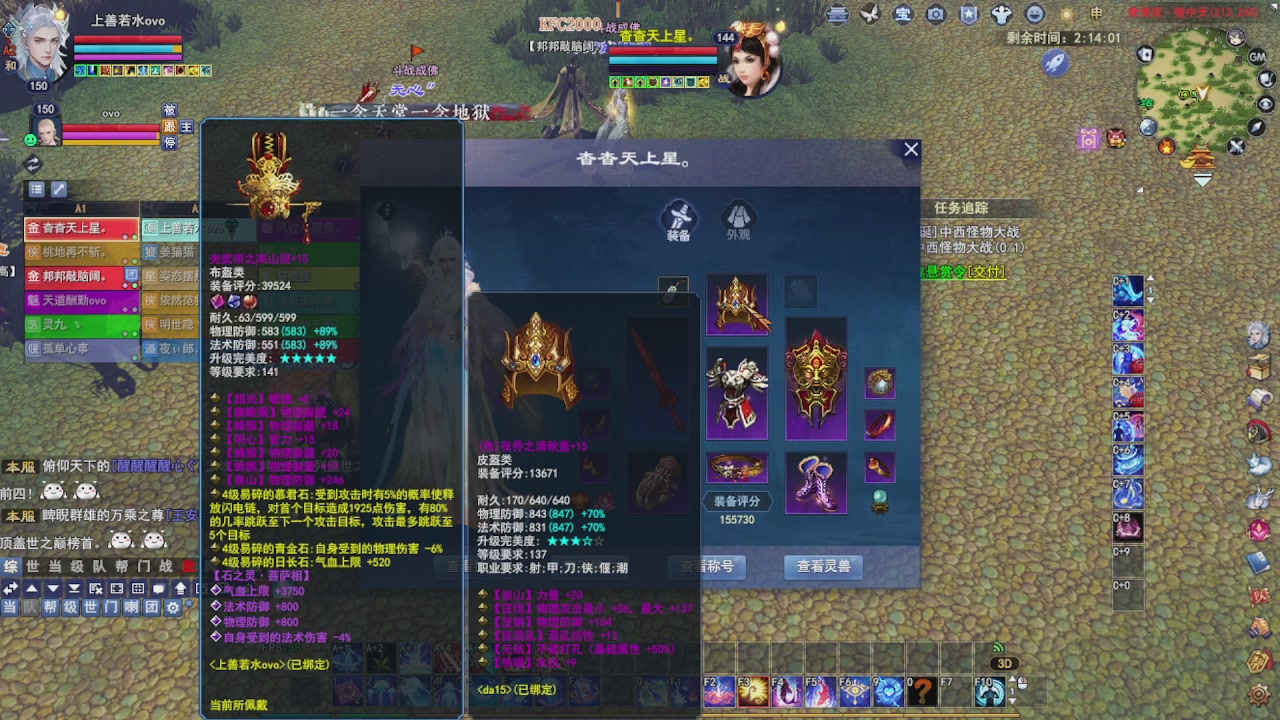
Task: Click the purple boots equipment icon
Action: [x=815, y=483]
